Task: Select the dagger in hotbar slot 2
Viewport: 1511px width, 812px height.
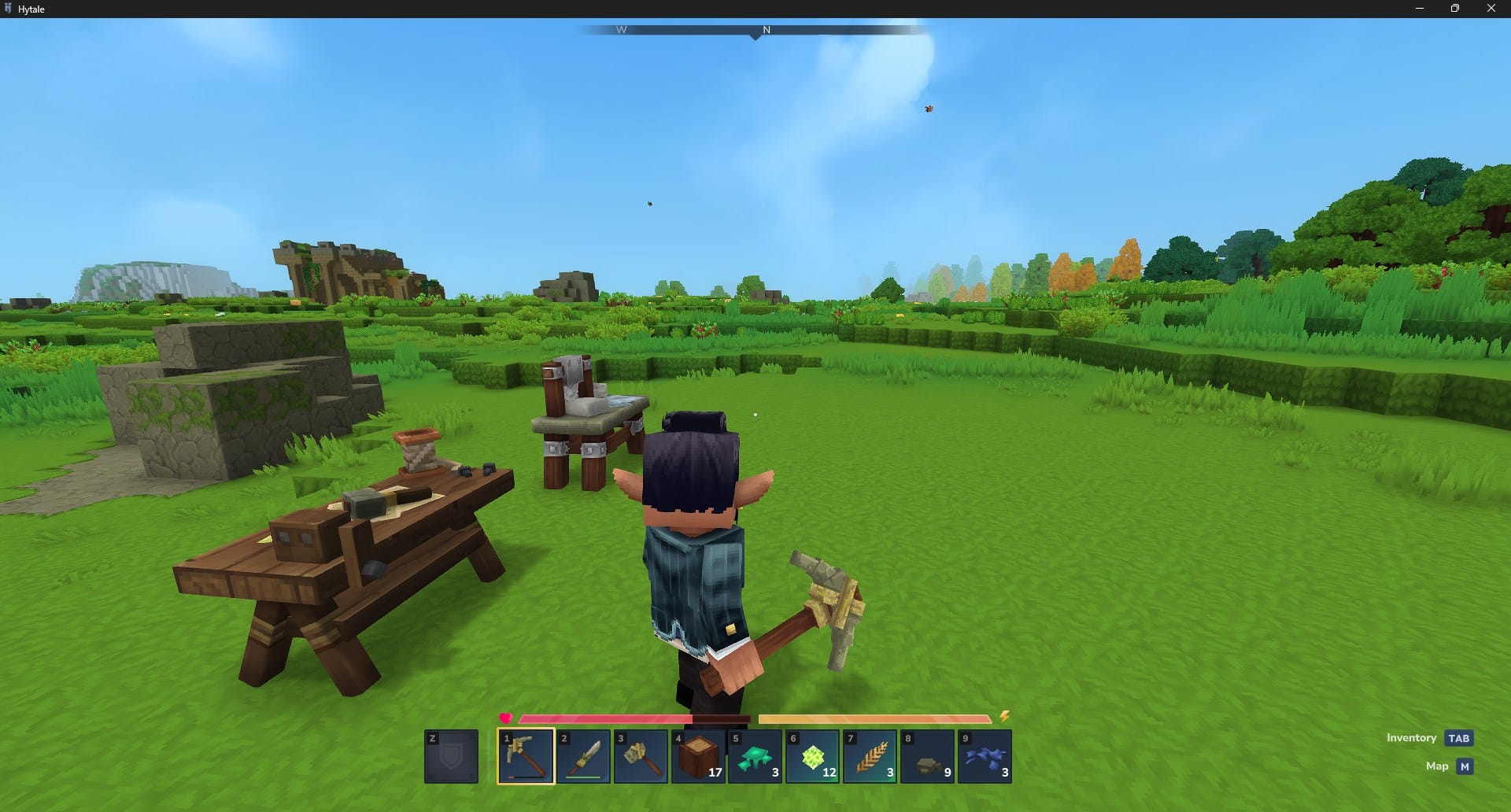Action: coord(584,757)
